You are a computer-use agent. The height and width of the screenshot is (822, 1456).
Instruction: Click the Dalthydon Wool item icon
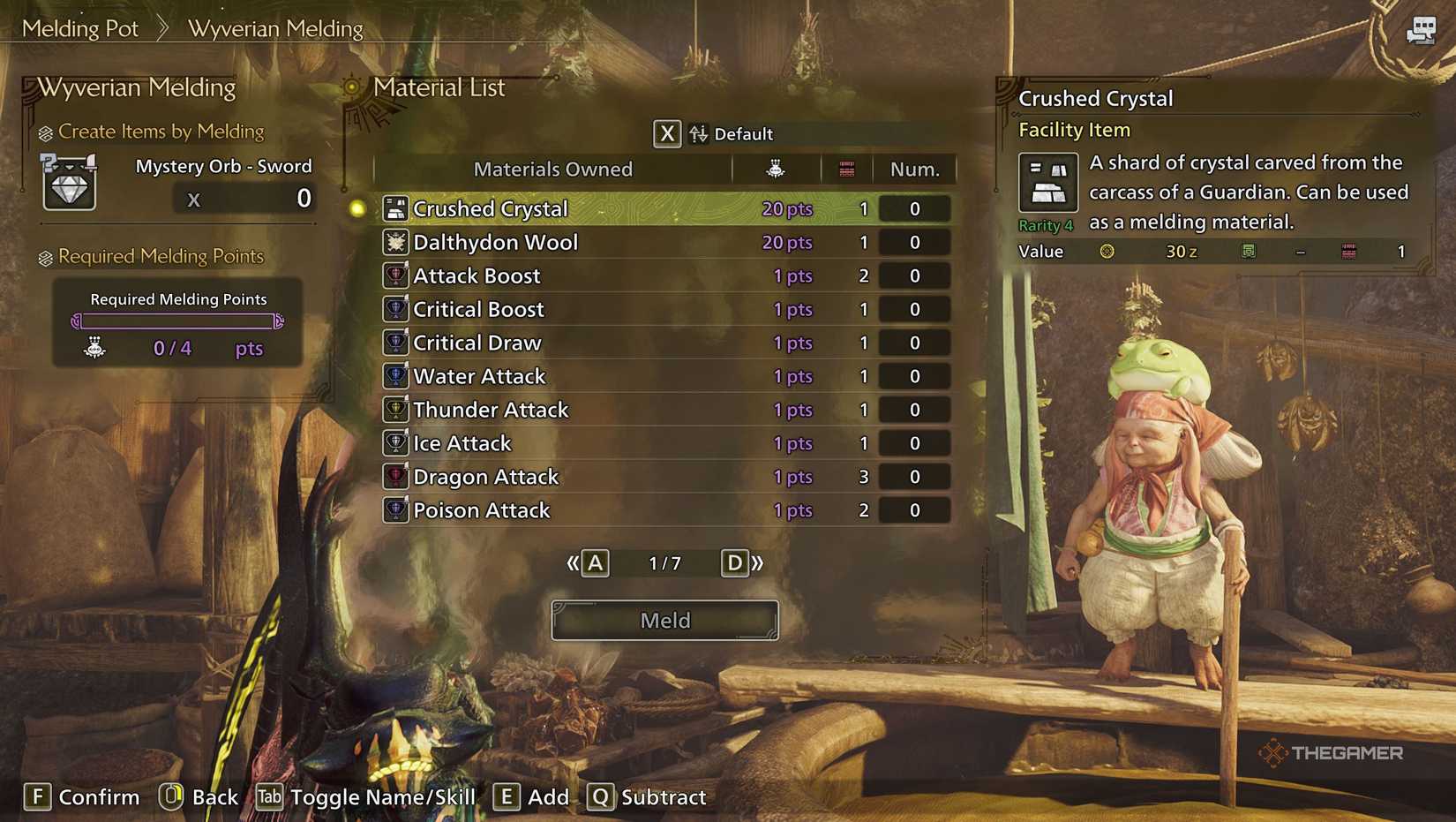pyautogui.click(x=394, y=242)
